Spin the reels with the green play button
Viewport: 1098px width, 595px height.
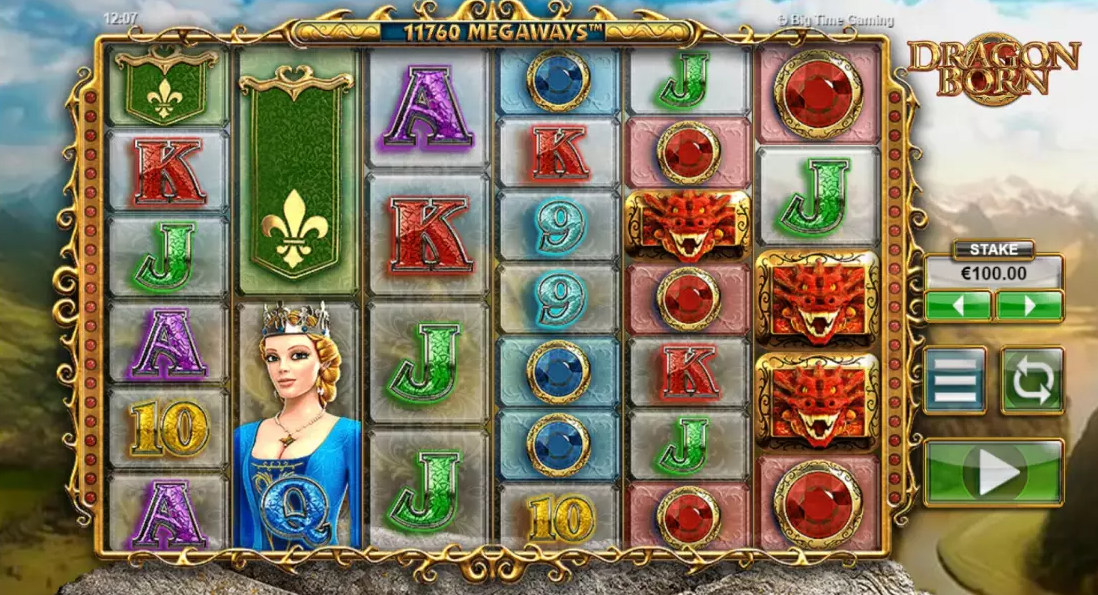point(993,472)
